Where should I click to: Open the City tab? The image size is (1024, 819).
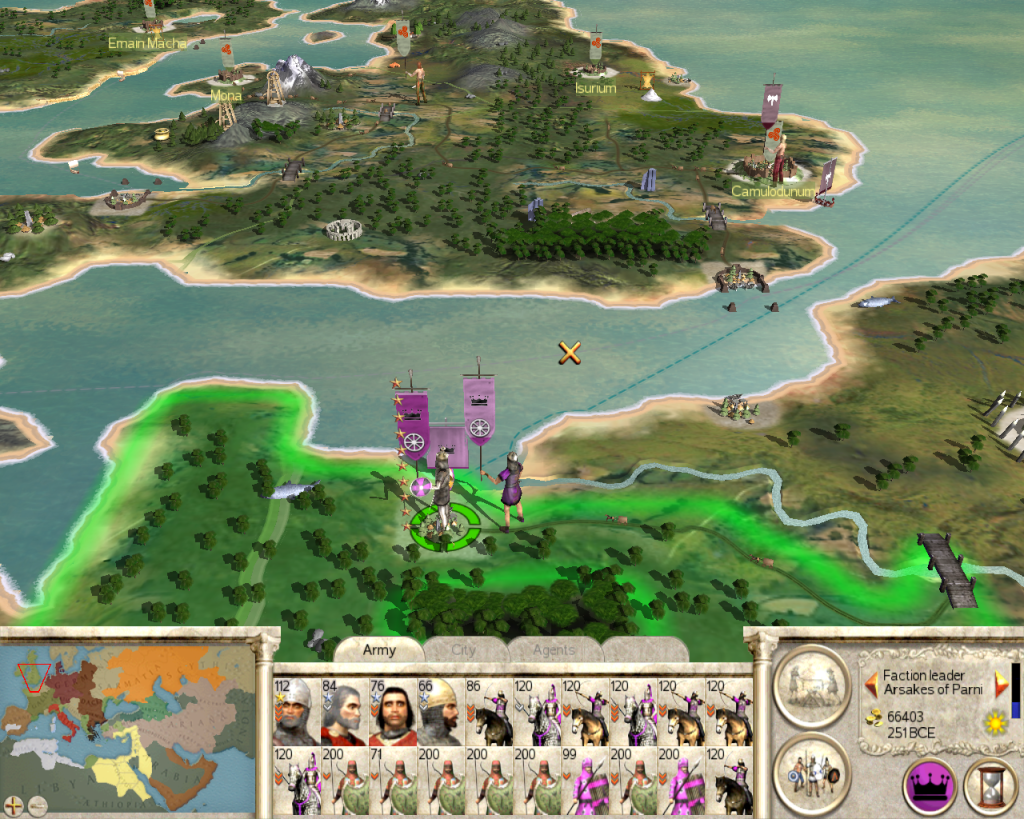(x=464, y=650)
